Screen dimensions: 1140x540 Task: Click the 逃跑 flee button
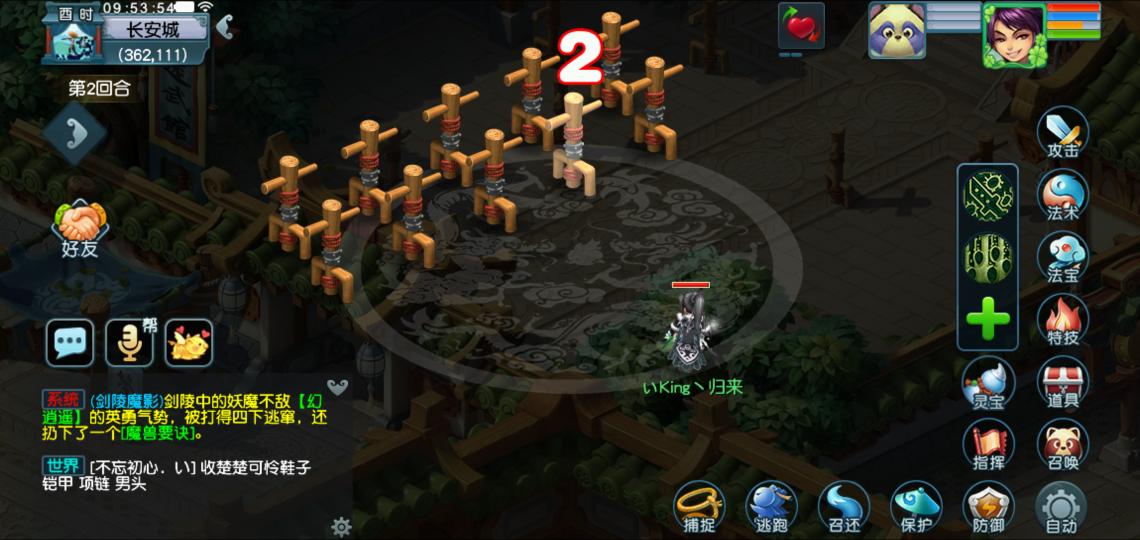coord(771,507)
